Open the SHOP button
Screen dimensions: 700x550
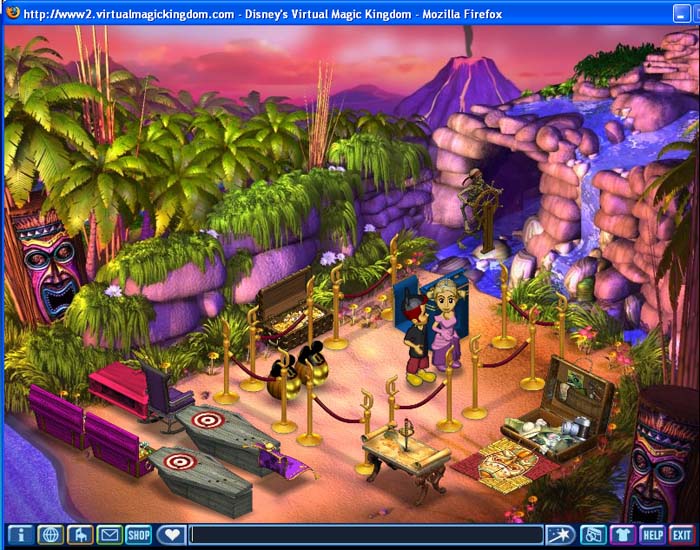point(138,535)
